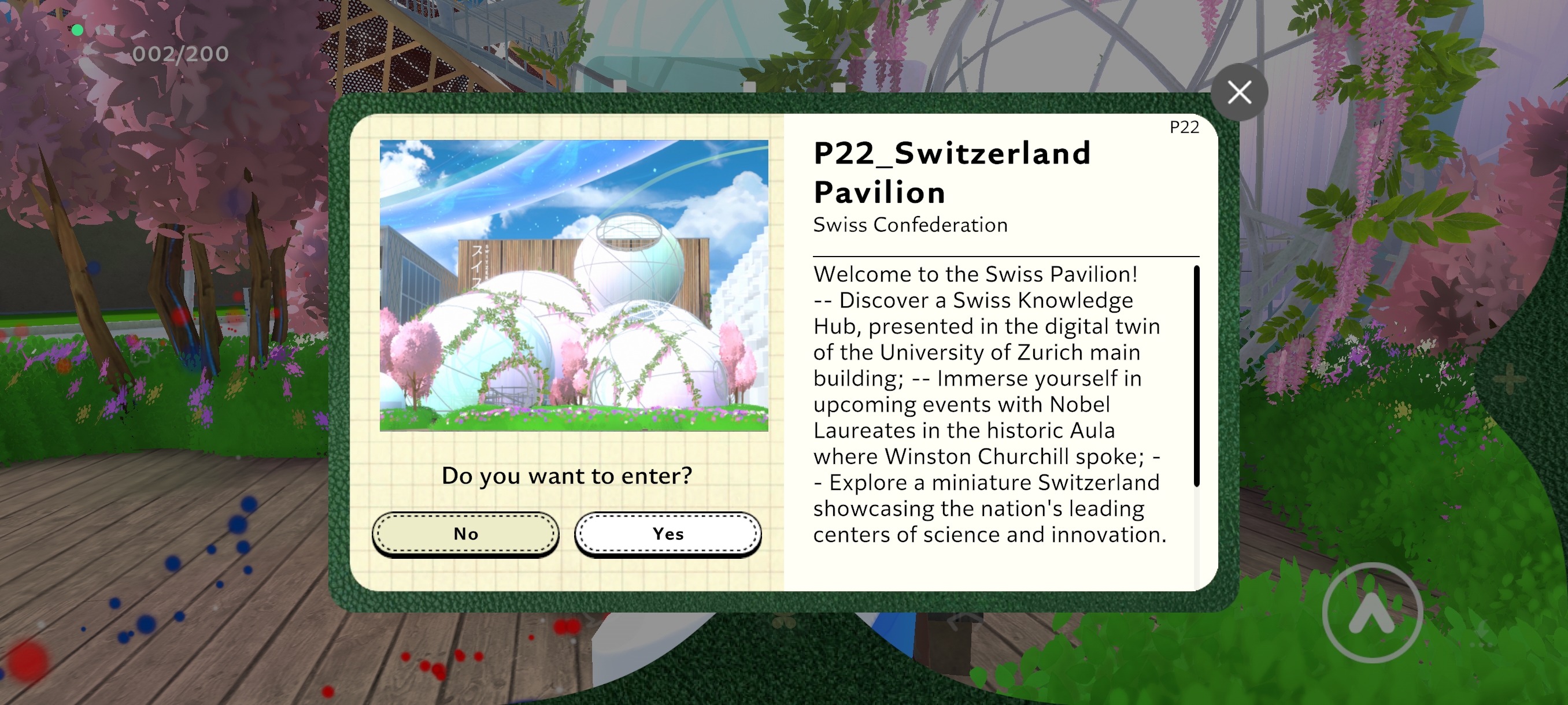Screen dimensions: 1568x705
Task: Click the P22 code label in the card corner
Action: click(1184, 127)
